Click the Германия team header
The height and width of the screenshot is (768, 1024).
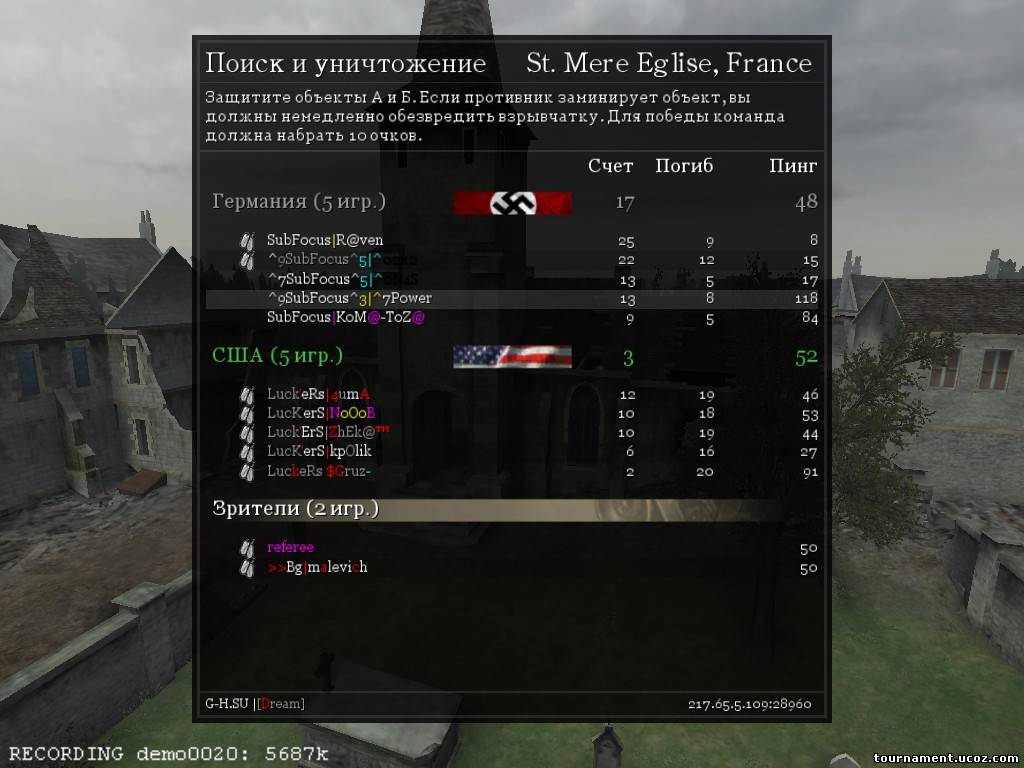[298, 202]
